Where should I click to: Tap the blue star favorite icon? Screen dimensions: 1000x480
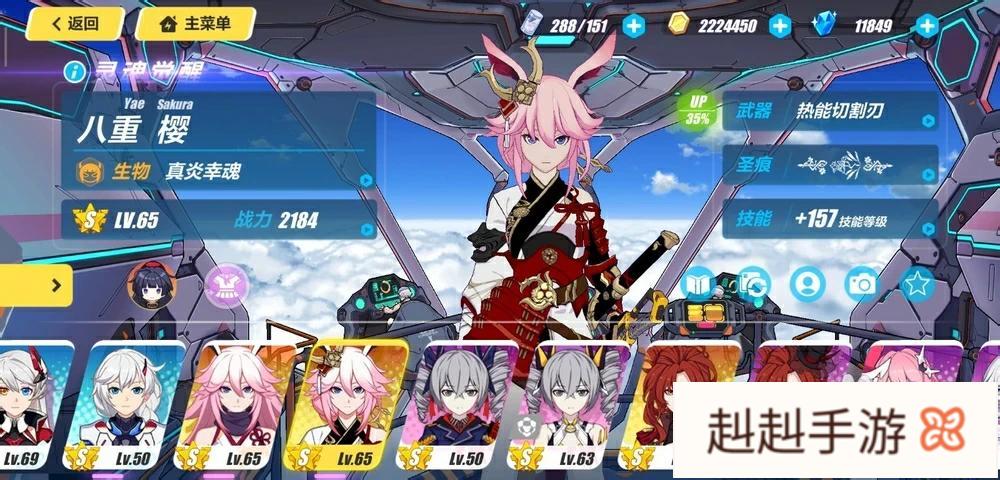click(x=916, y=284)
